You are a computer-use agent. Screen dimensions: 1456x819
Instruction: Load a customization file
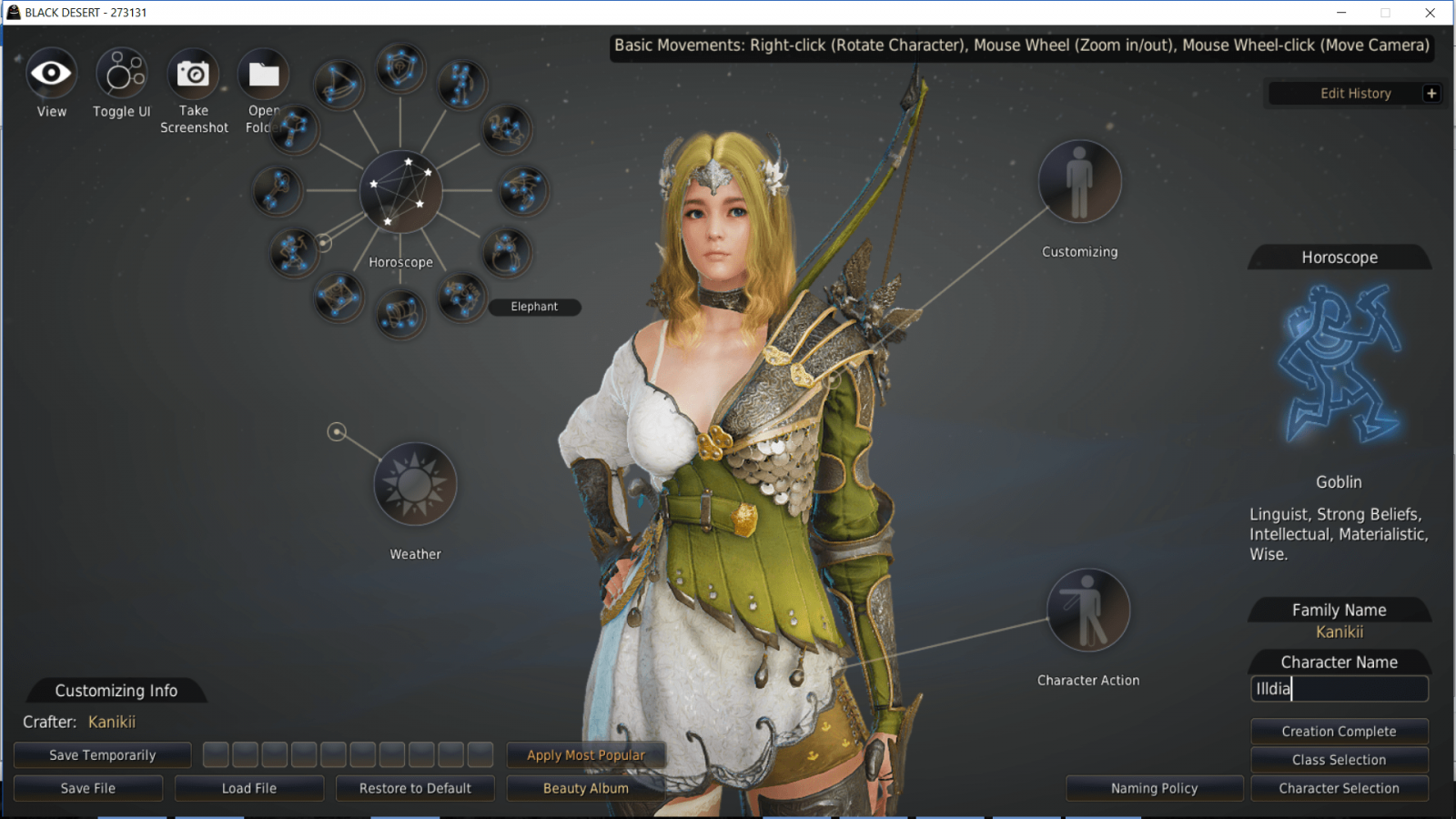click(249, 788)
